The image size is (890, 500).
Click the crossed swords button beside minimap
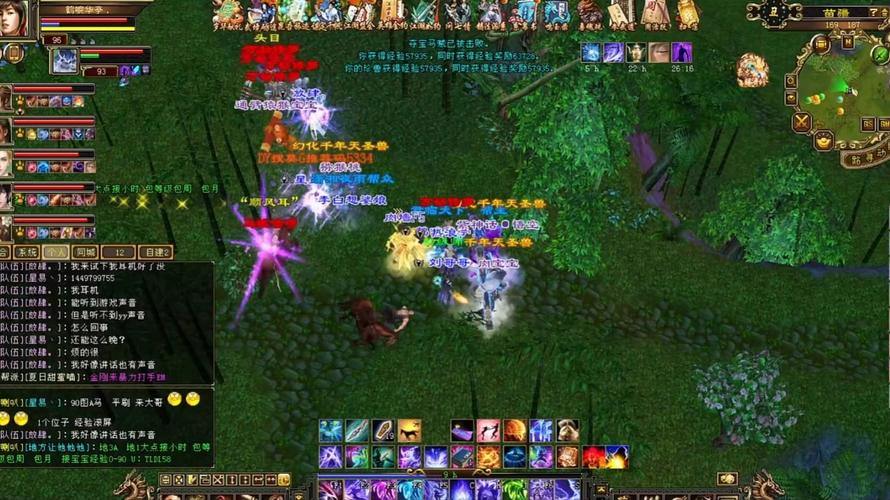(801, 122)
